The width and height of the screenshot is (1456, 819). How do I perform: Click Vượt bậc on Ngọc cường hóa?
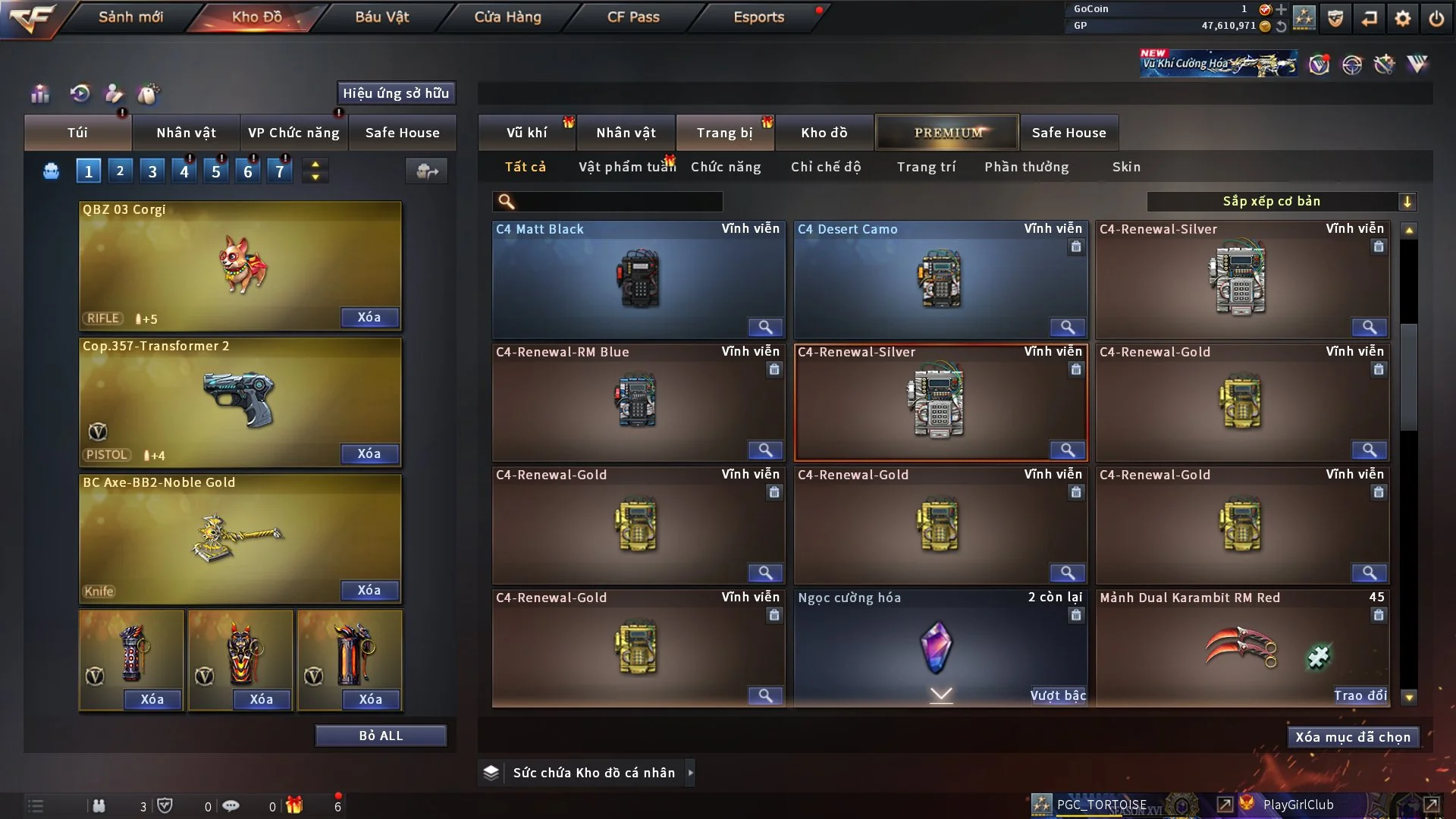[1058, 695]
